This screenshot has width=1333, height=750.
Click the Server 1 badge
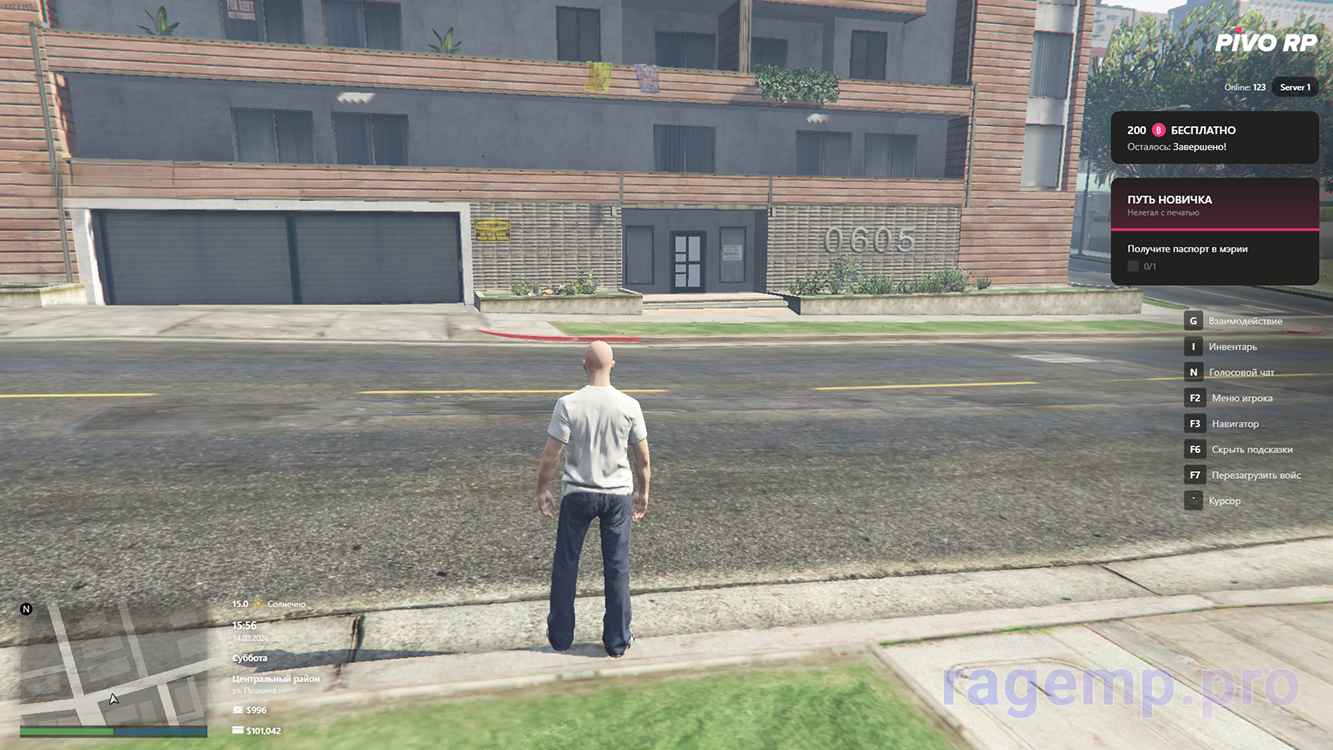[1294, 87]
